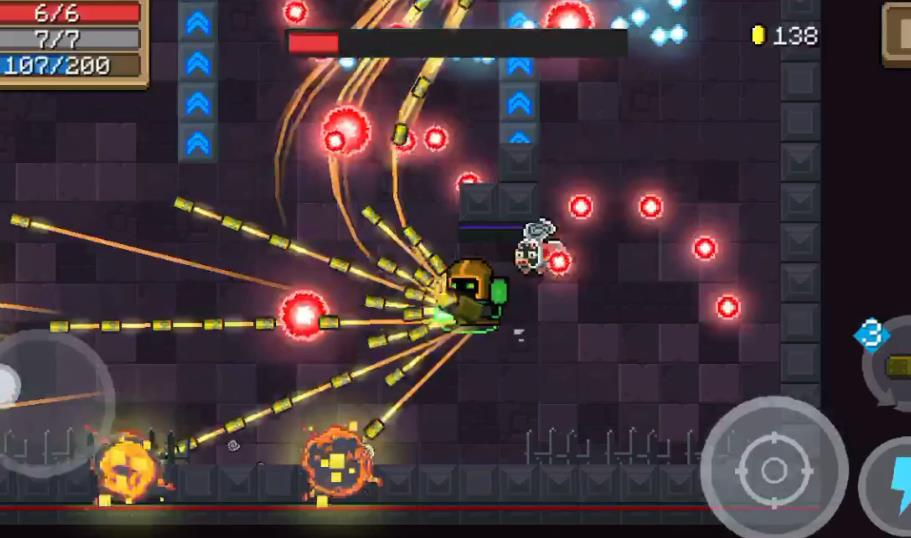Tap the crosshair attack button
Screen dimensions: 911x538
773,469
